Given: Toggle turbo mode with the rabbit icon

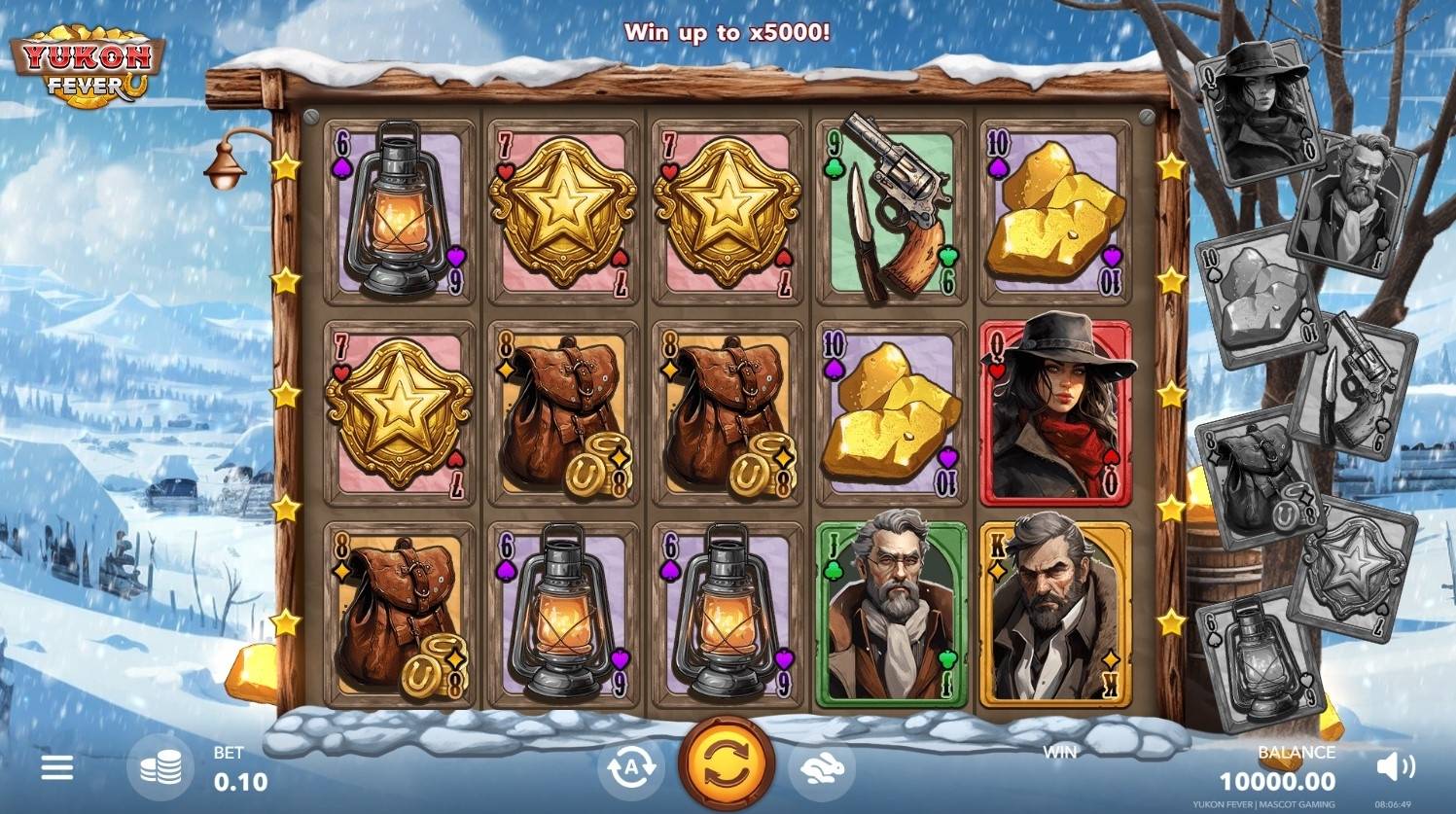Looking at the screenshot, I should point(822,768).
